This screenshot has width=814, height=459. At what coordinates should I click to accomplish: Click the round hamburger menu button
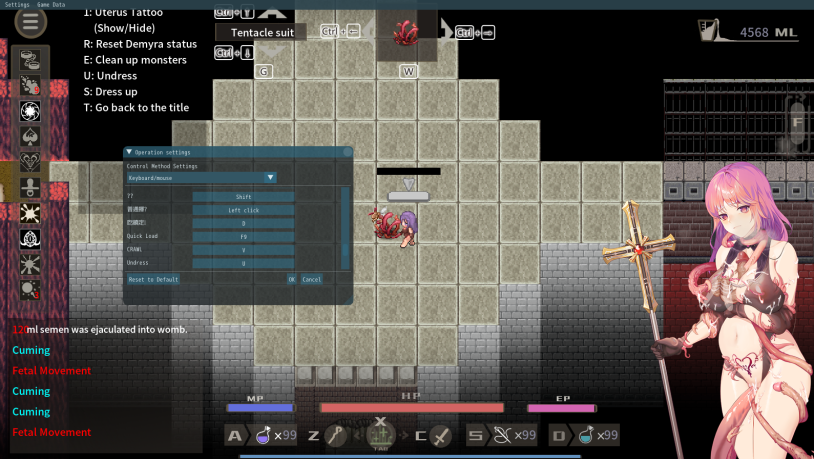click(x=31, y=22)
